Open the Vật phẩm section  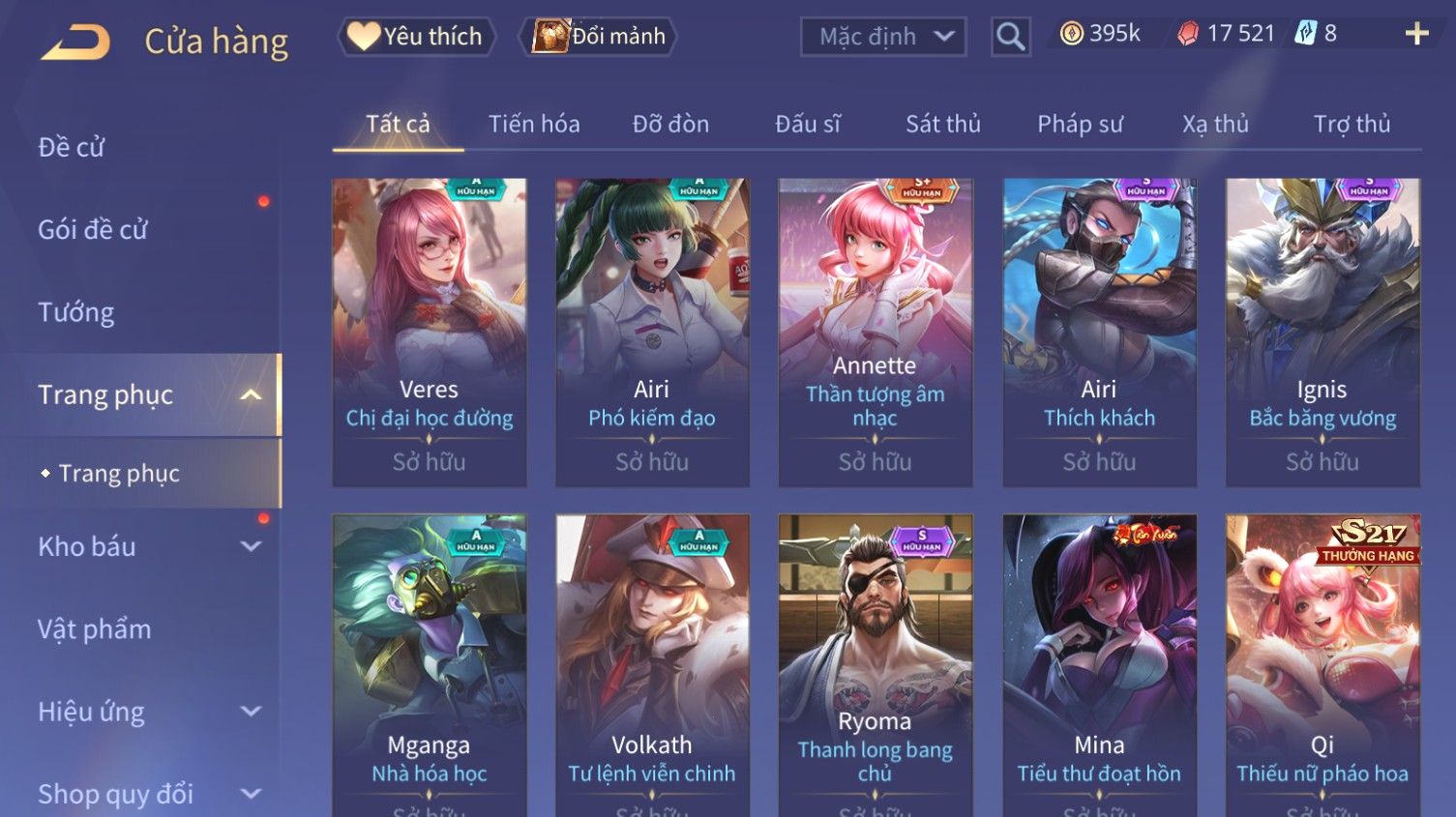click(95, 629)
